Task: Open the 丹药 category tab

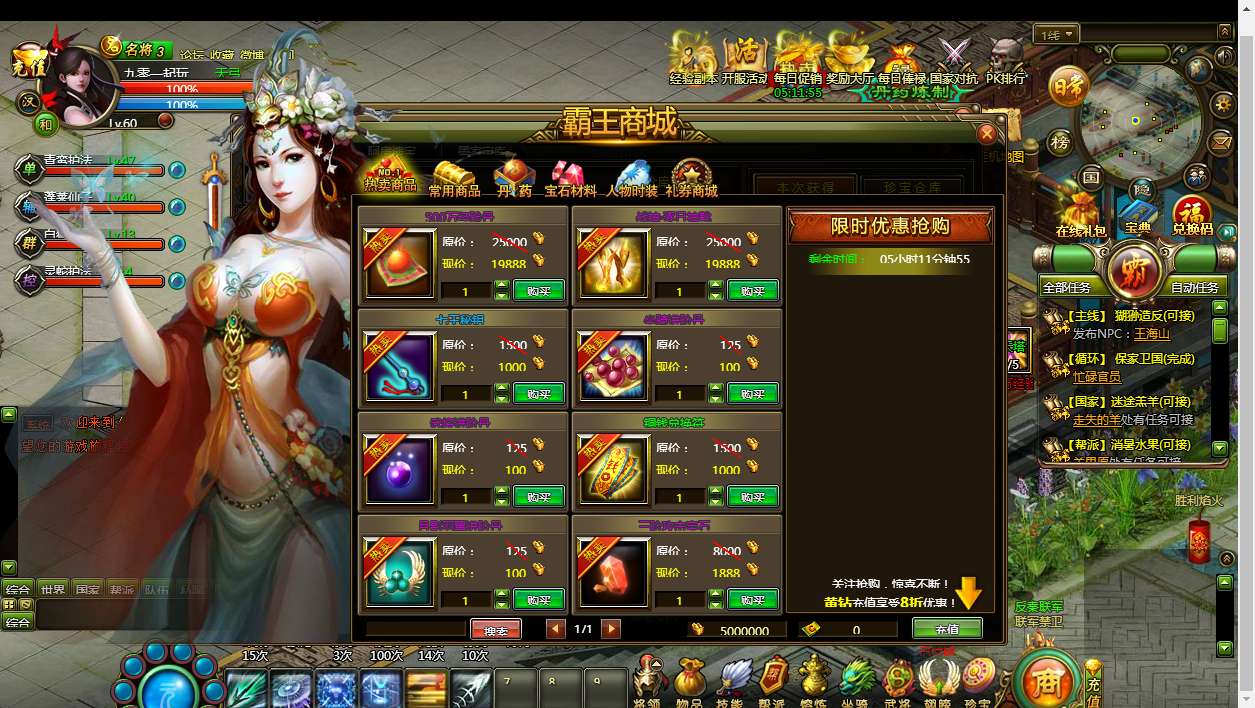Action: click(x=514, y=180)
